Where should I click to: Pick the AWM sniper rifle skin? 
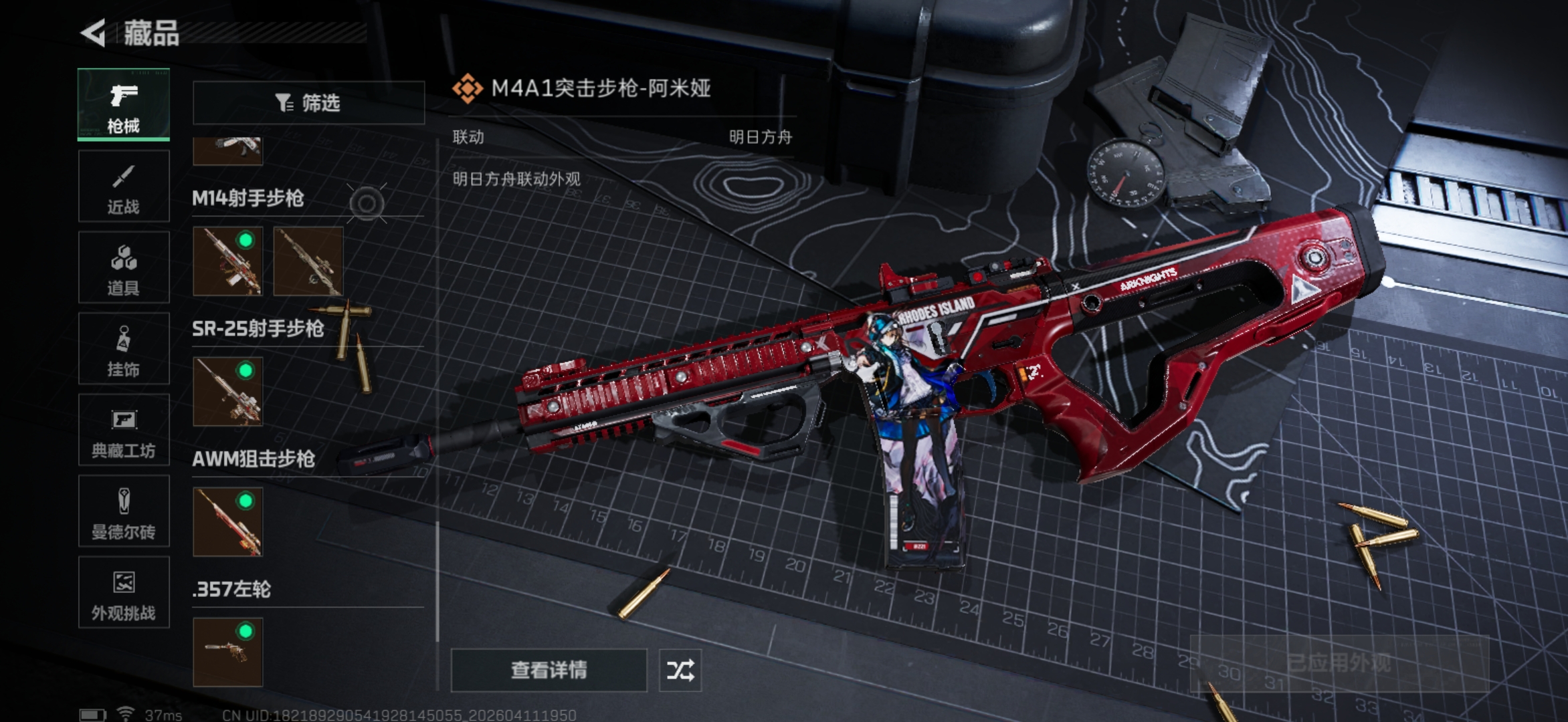click(227, 522)
